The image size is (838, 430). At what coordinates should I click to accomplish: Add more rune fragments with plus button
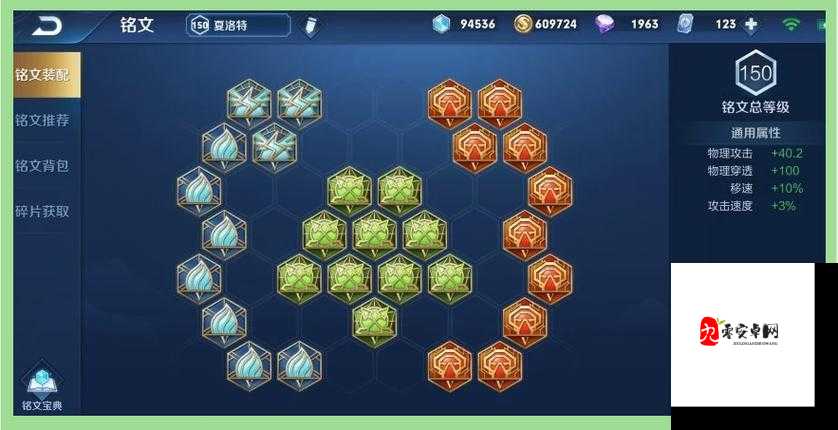[751, 24]
